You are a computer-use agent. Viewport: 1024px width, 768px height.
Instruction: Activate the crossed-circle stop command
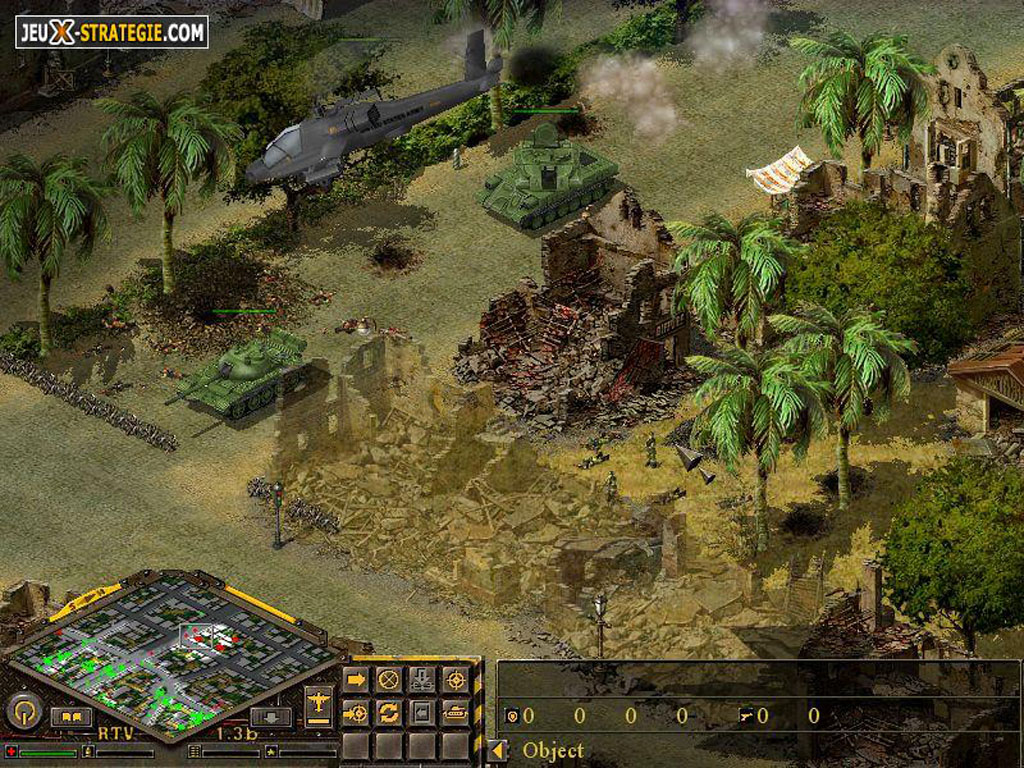(x=389, y=680)
